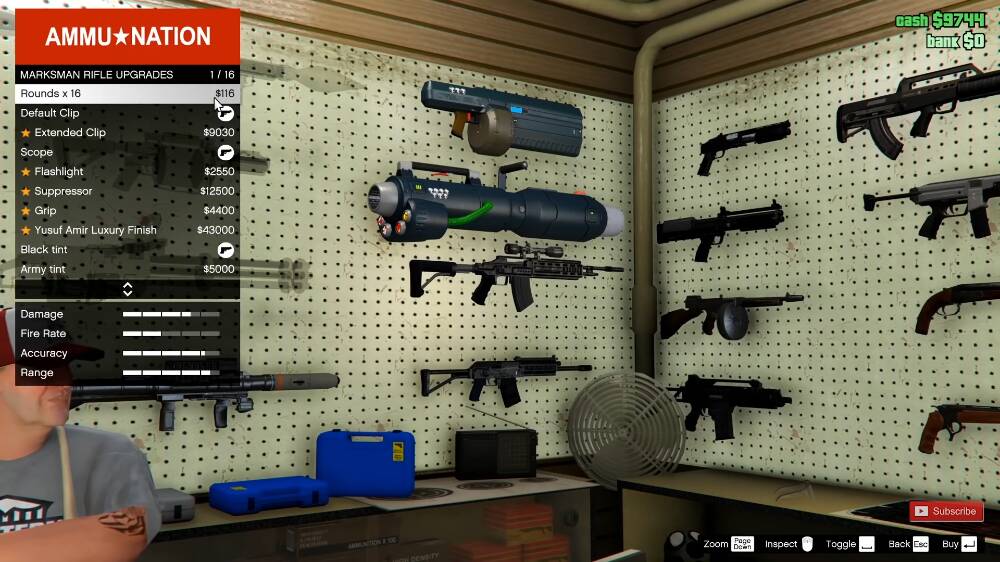Apply the Black tint
This screenshot has width=1000, height=562.
(x=127, y=250)
